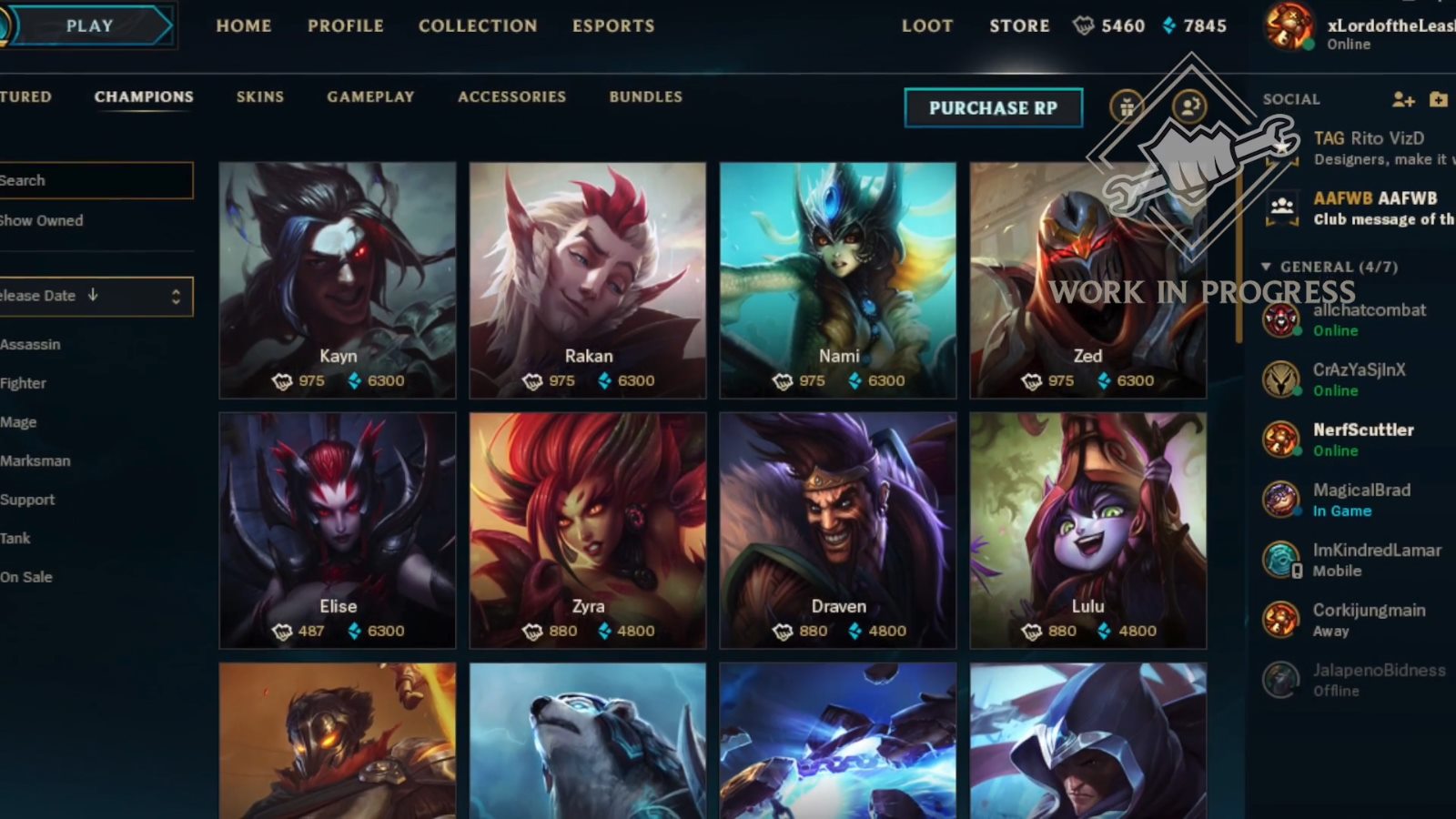Screen dimensions: 1456x819
Task: Show the BUNDLES tab
Action: pos(645,96)
